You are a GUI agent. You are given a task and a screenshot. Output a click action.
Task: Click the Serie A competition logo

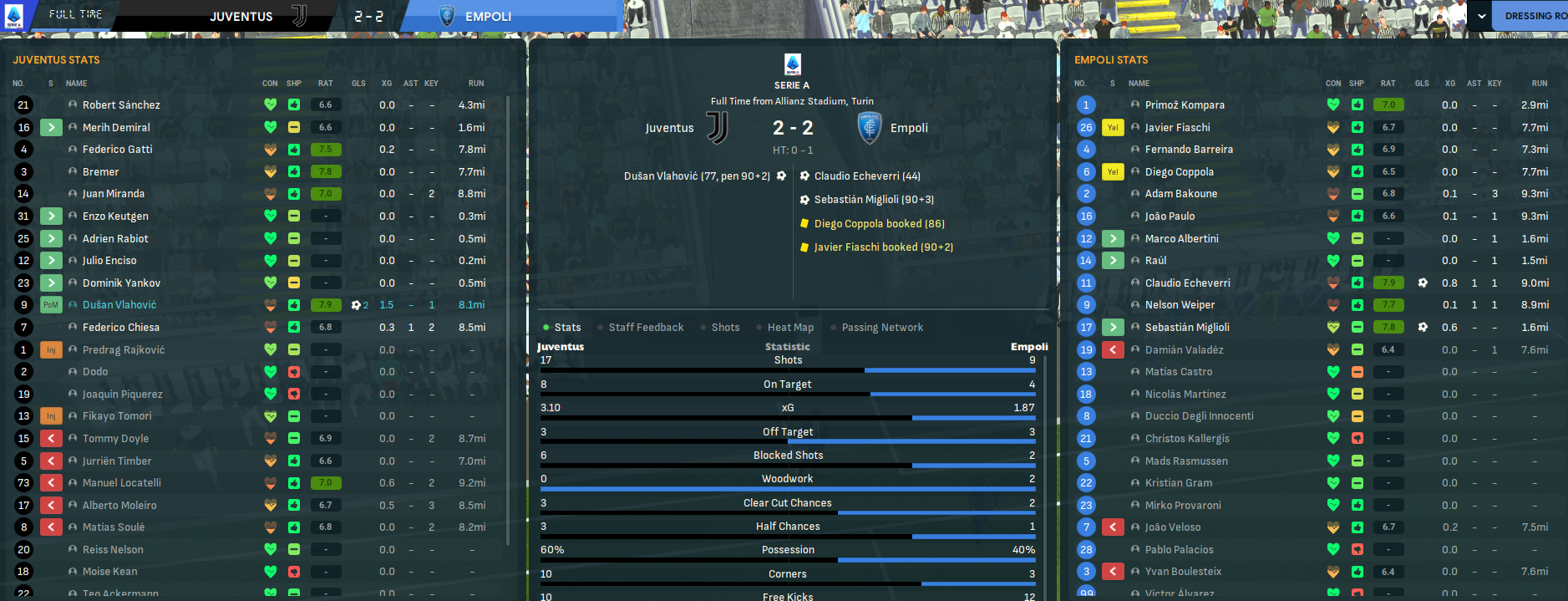pyautogui.click(x=792, y=64)
